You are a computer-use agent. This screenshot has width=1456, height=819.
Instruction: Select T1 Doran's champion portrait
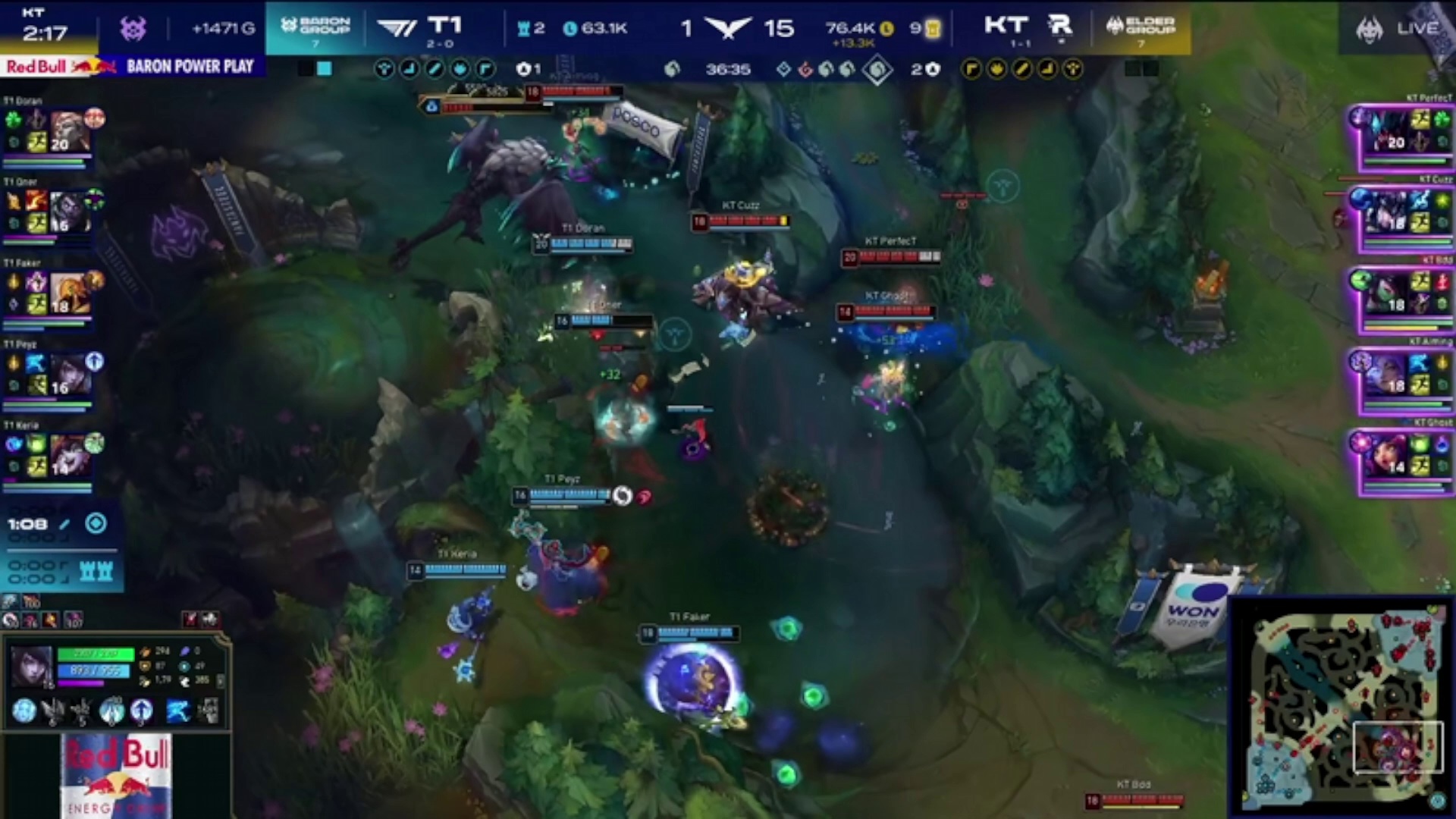[70, 131]
